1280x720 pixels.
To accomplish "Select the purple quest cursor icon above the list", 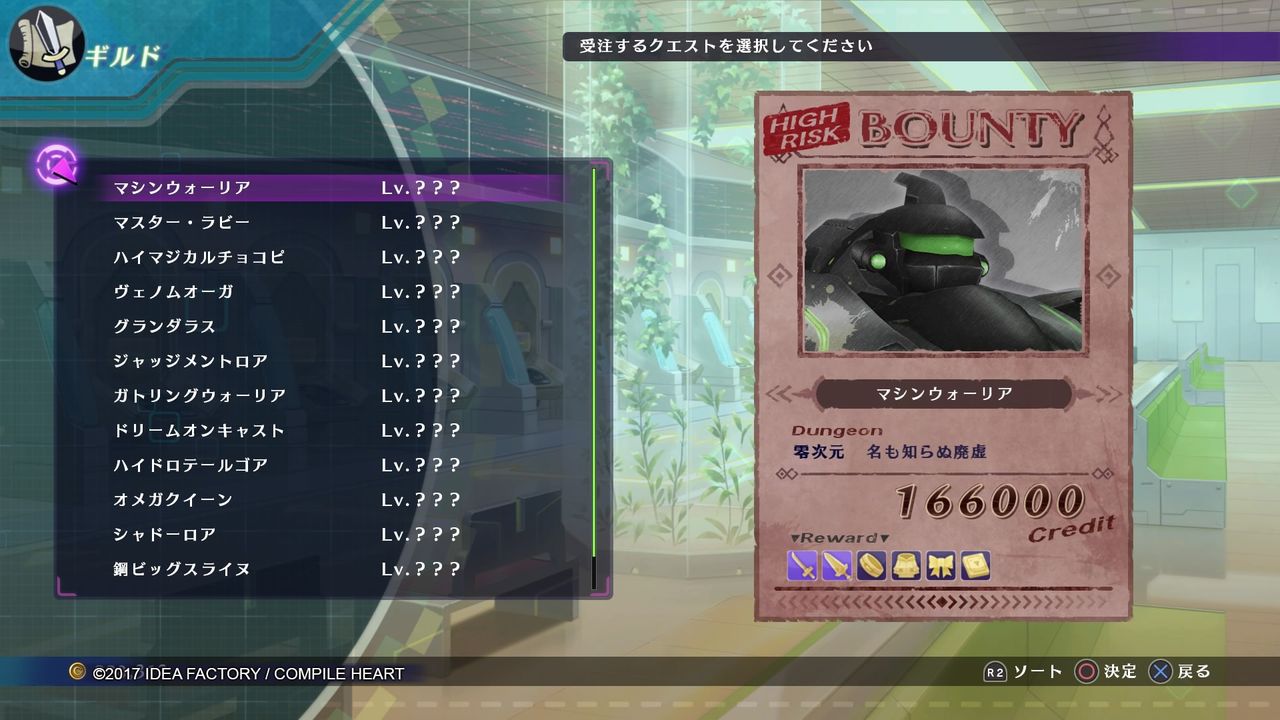I will (x=55, y=165).
